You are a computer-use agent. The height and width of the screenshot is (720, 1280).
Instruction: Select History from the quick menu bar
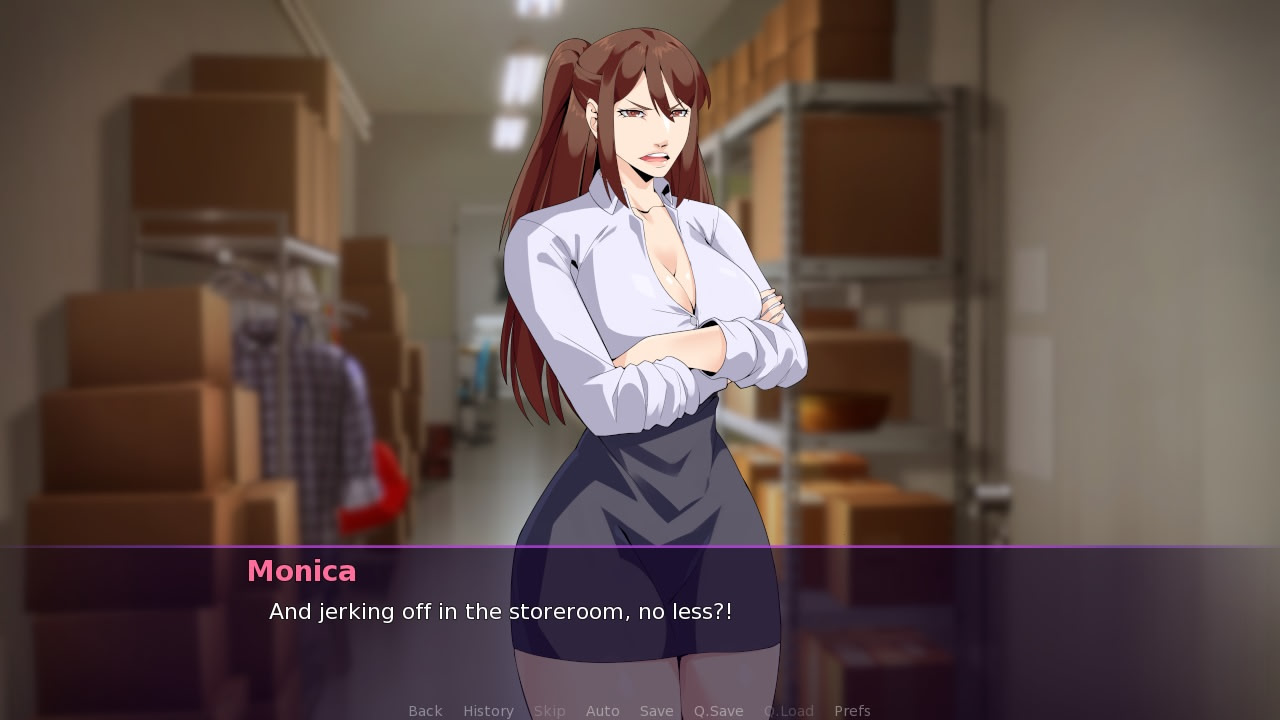[488, 710]
